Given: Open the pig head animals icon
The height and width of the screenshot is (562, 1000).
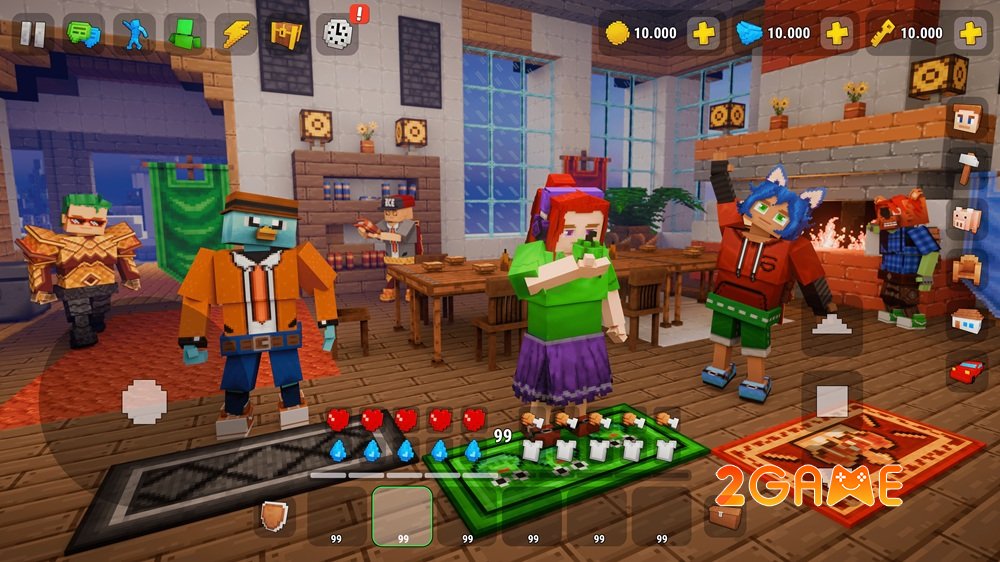Looking at the screenshot, I should point(967,219).
